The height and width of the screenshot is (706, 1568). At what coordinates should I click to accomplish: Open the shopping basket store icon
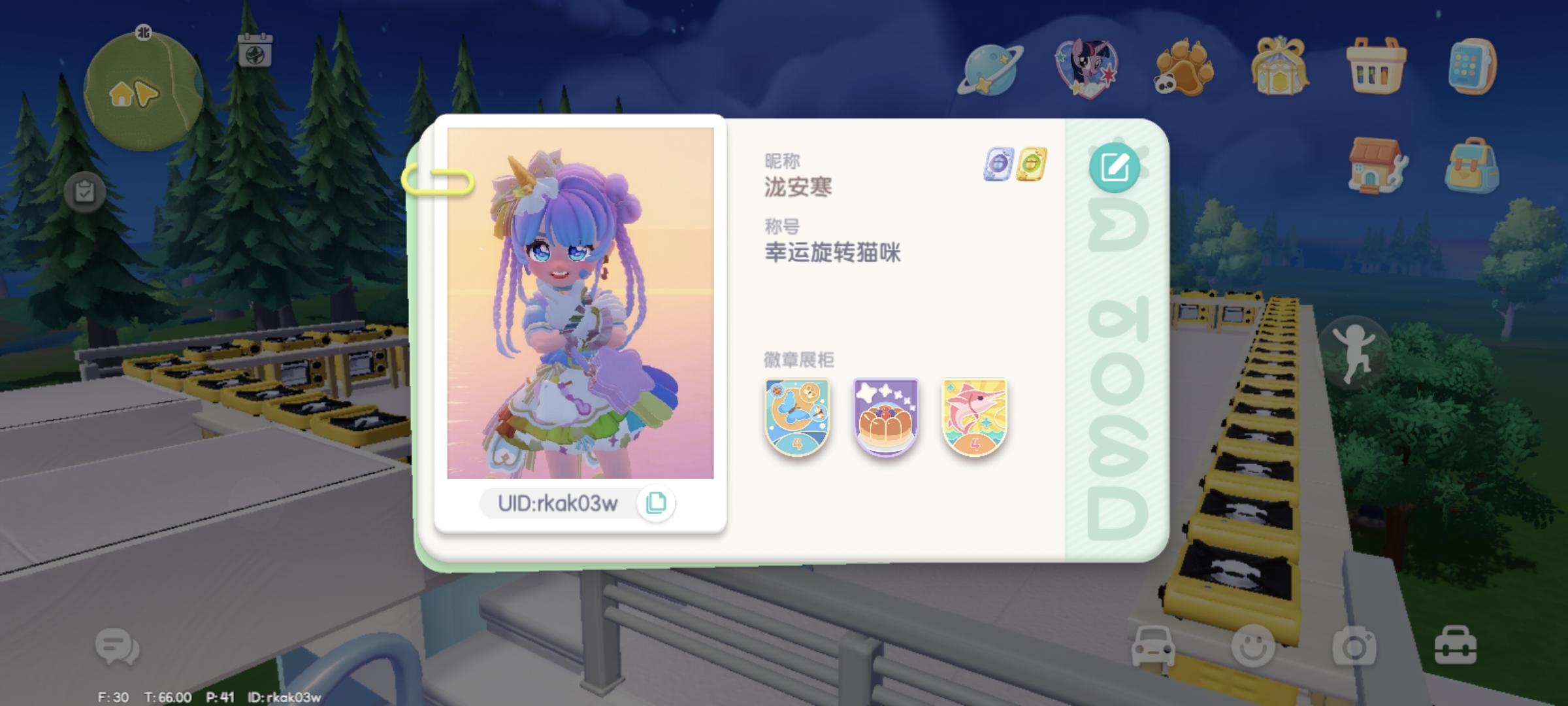1377,65
